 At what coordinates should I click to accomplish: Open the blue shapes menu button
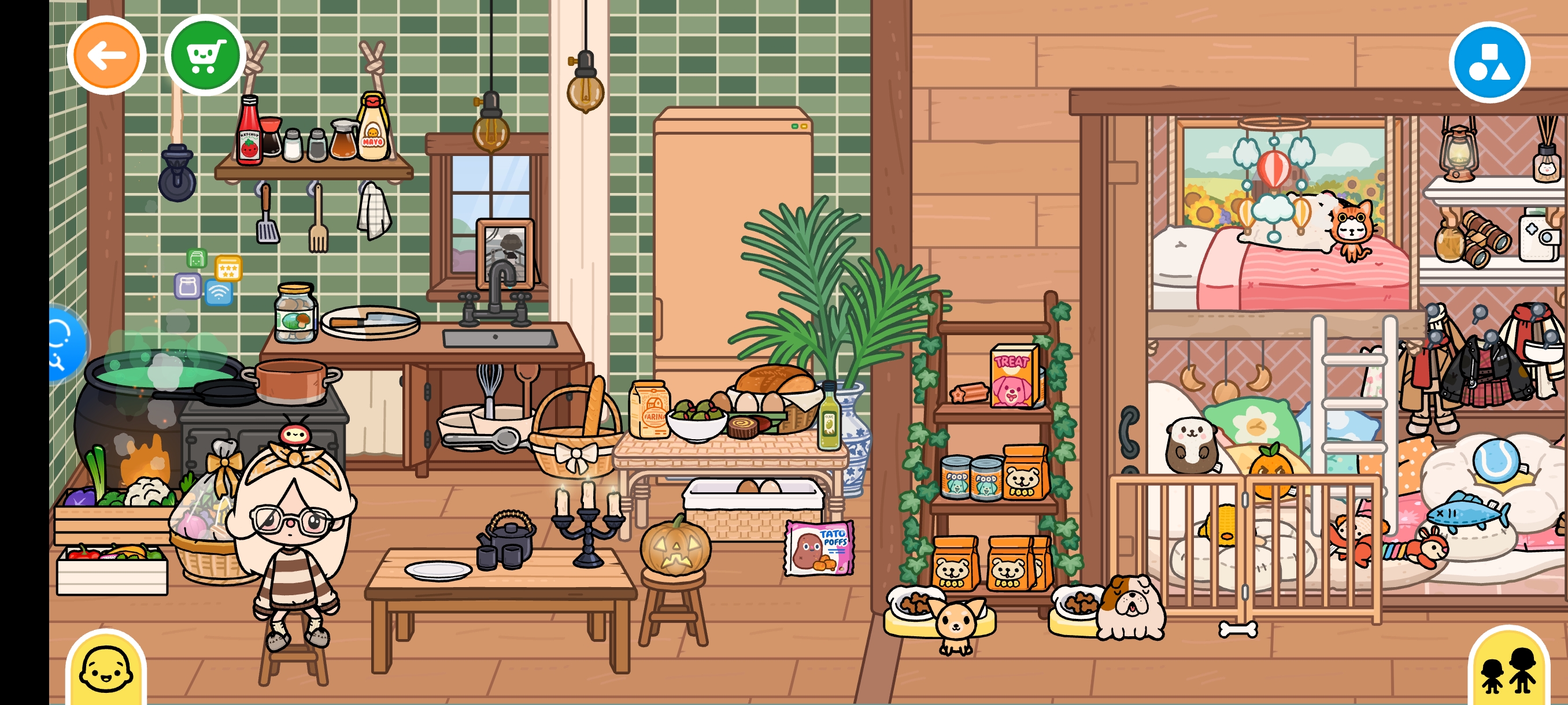pos(1488,62)
